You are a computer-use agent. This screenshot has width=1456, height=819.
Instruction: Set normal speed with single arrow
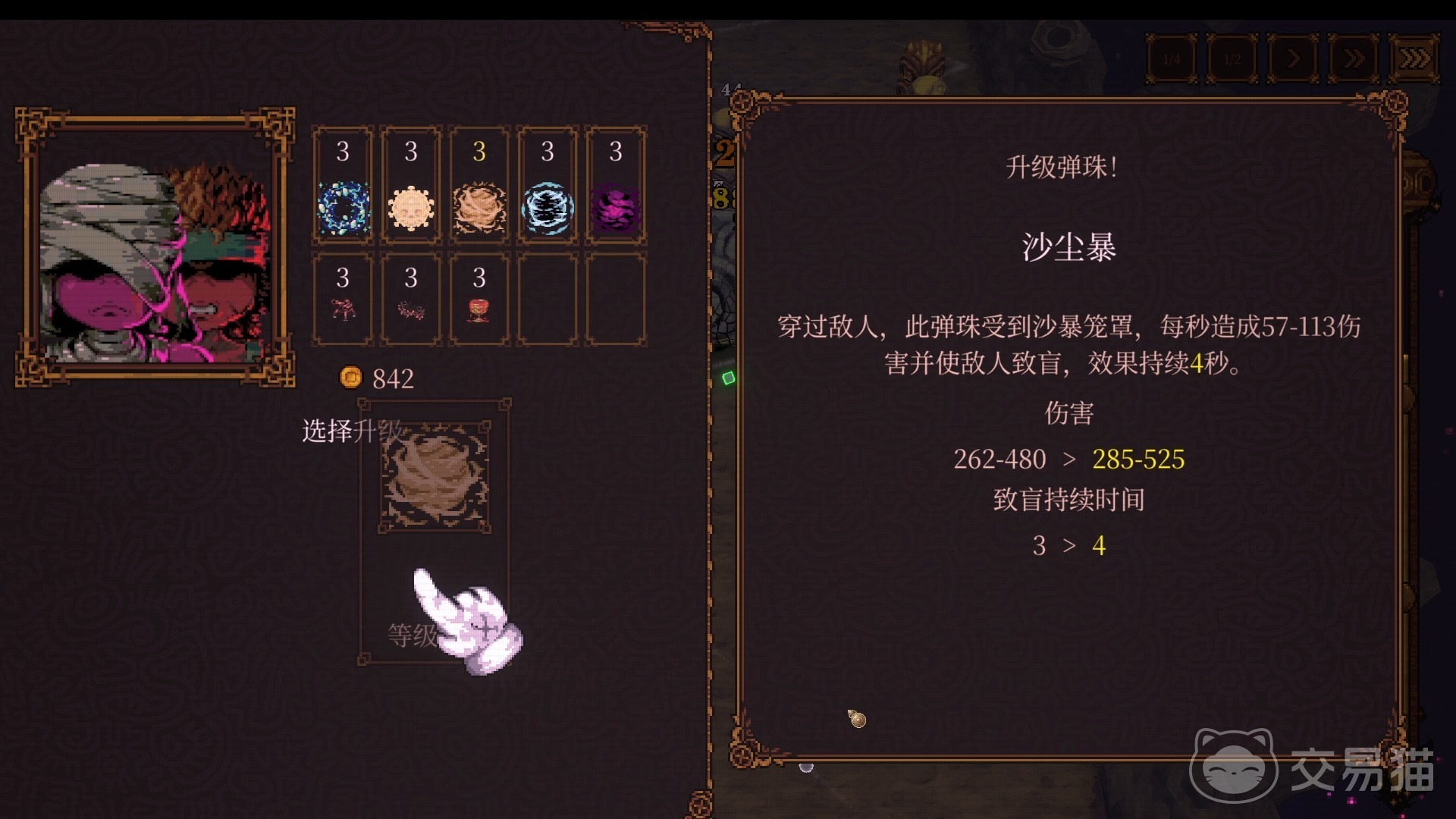point(1293,58)
